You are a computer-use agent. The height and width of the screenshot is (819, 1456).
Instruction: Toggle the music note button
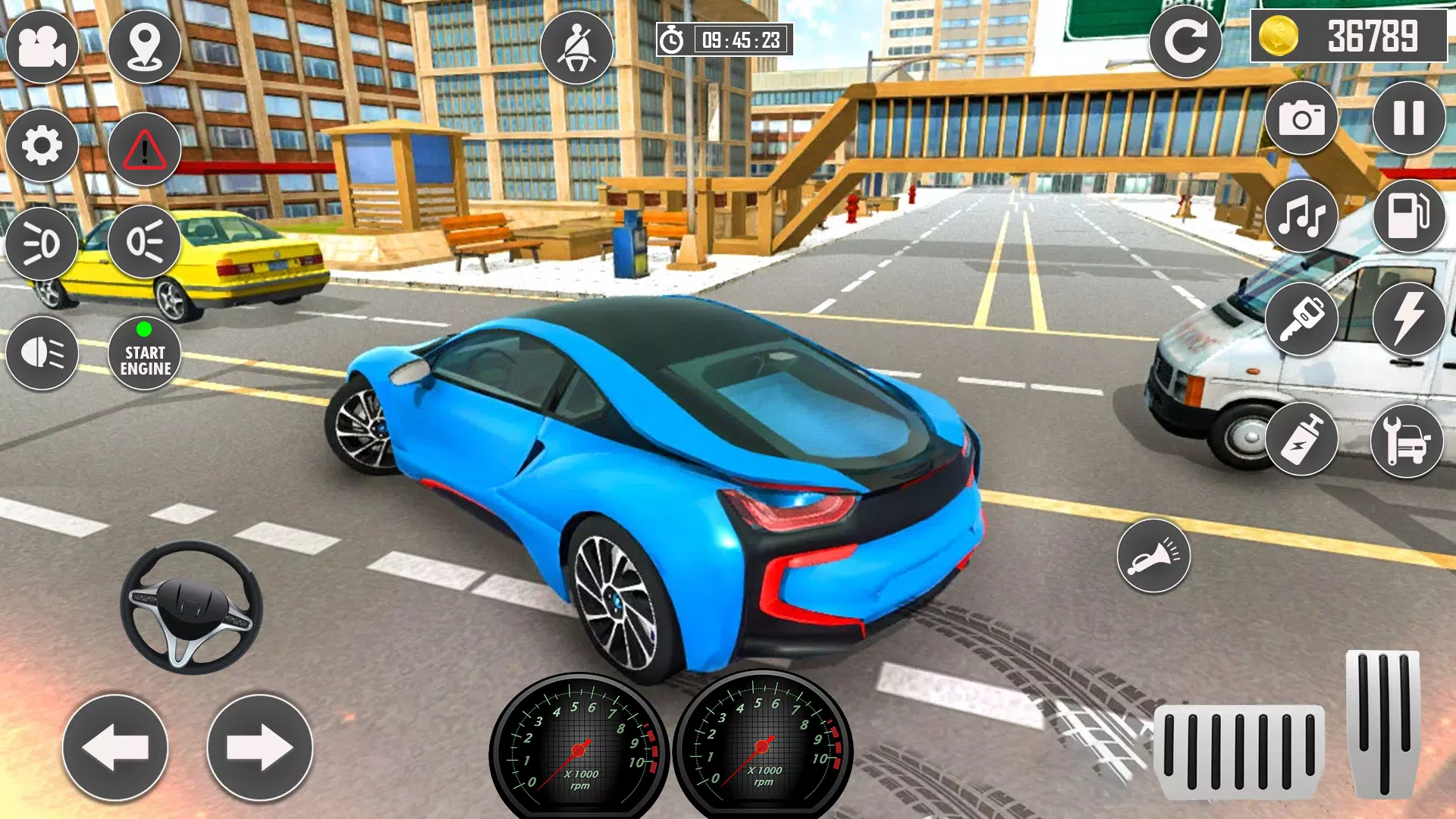pos(1301,216)
